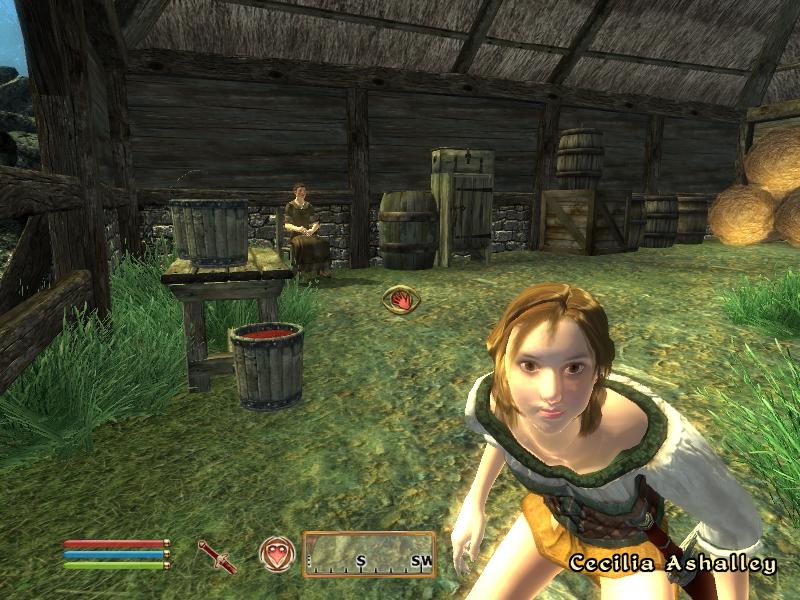Click the equipped dagger weapon icon
This screenshot has width=800, height=600.
(x=216, y=556)
